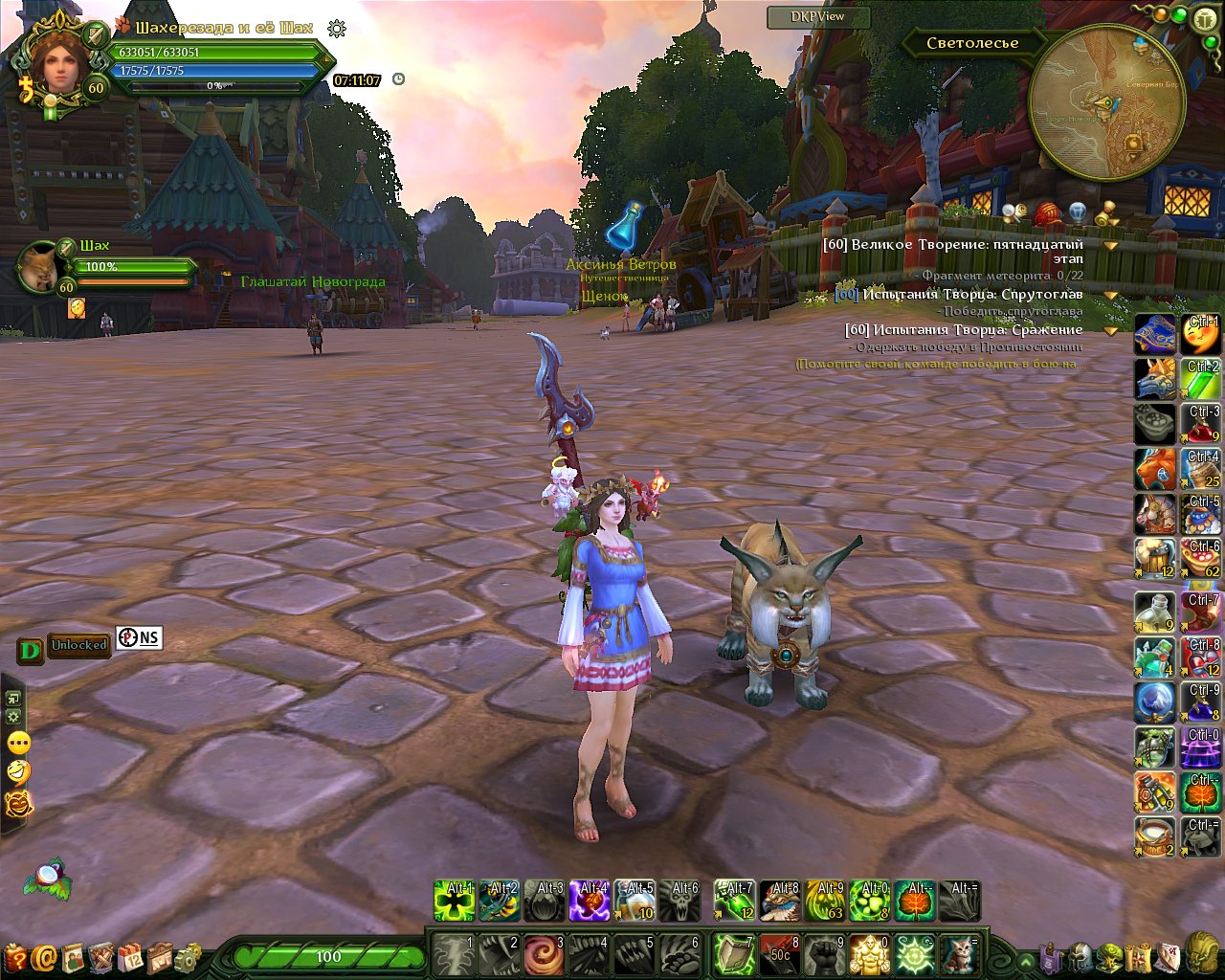This screenshot has width=1225, height=980.
Task: Select the pet Шах portrait
Action: click(39, 269)
